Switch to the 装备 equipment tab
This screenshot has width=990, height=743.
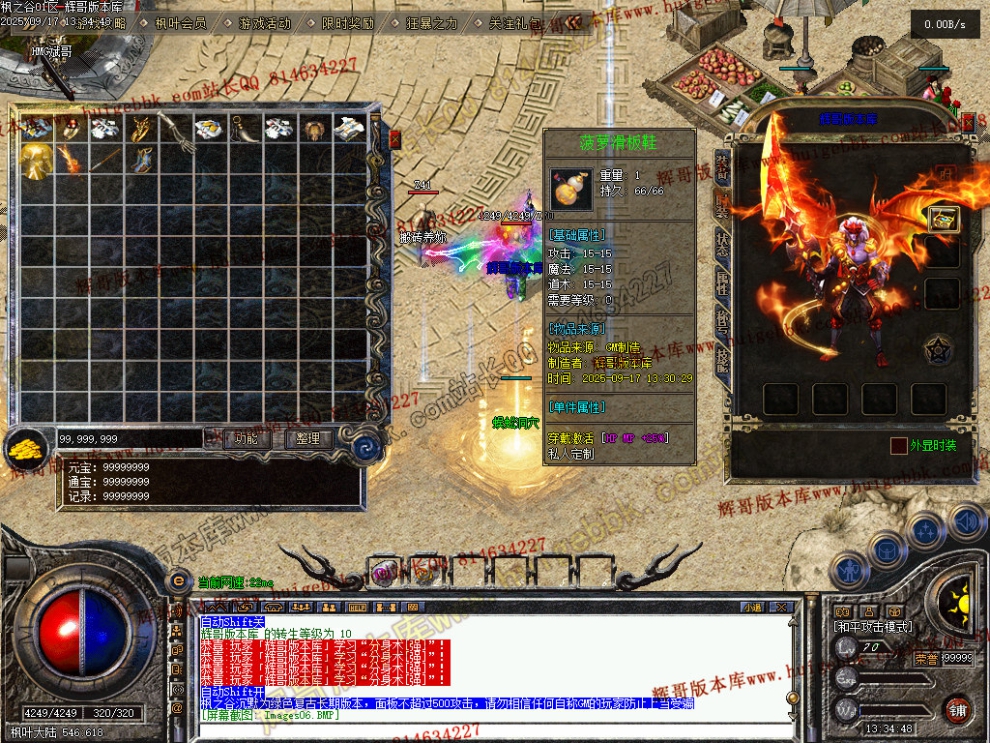click(722, 167)
